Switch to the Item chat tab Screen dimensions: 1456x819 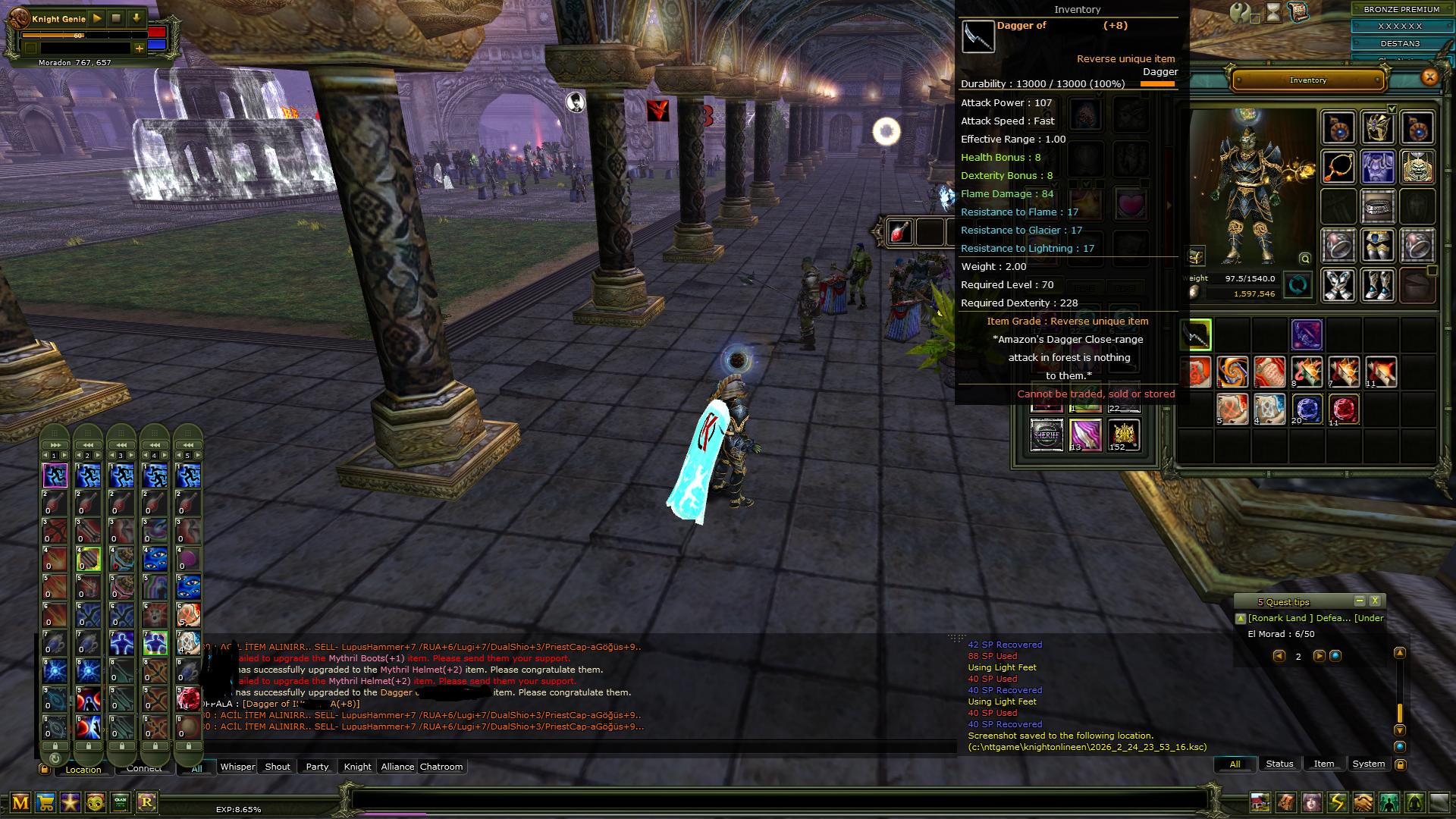pos(1324,764)
